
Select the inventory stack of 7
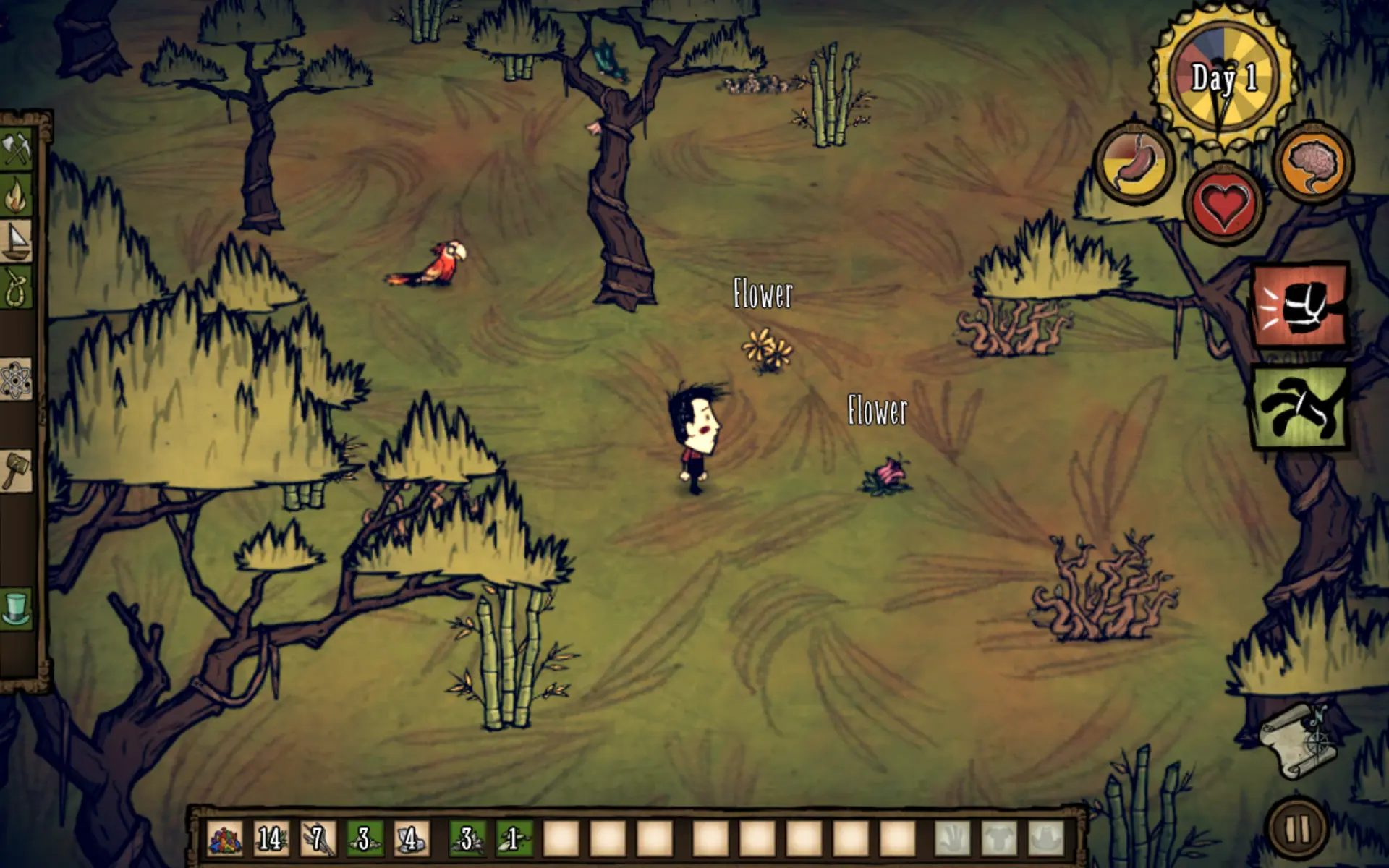tap(318, 839)
